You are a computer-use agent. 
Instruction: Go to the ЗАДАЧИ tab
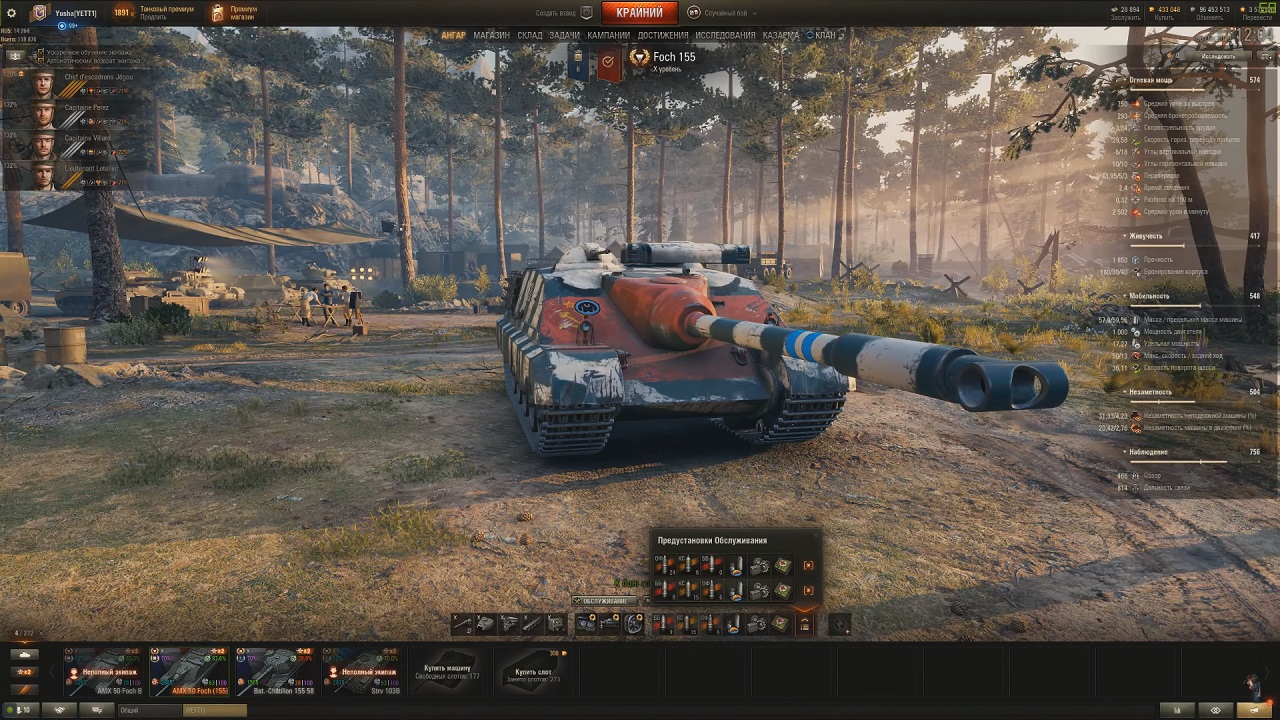click(564, 35)
